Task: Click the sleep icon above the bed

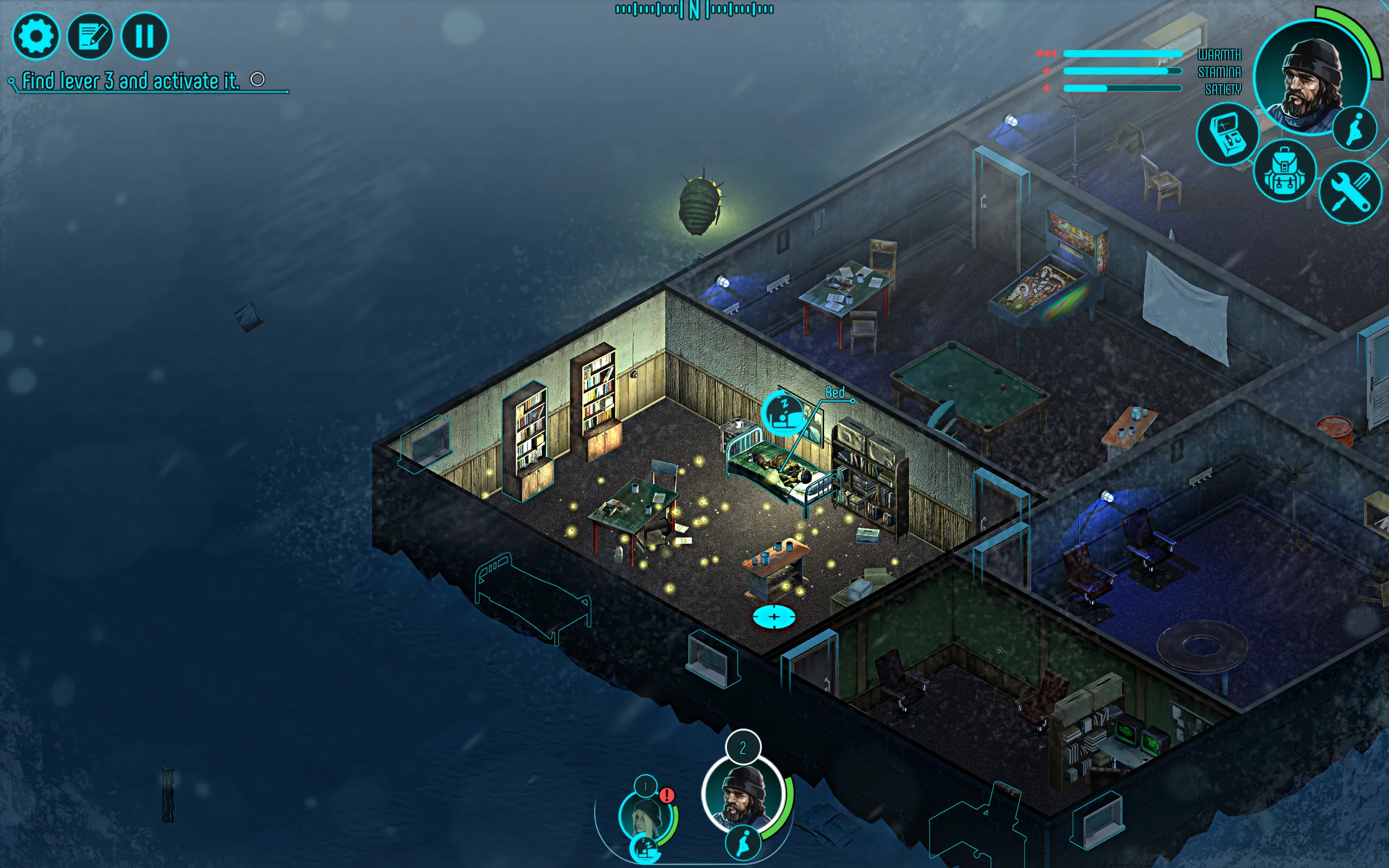Action: [783, 410]
